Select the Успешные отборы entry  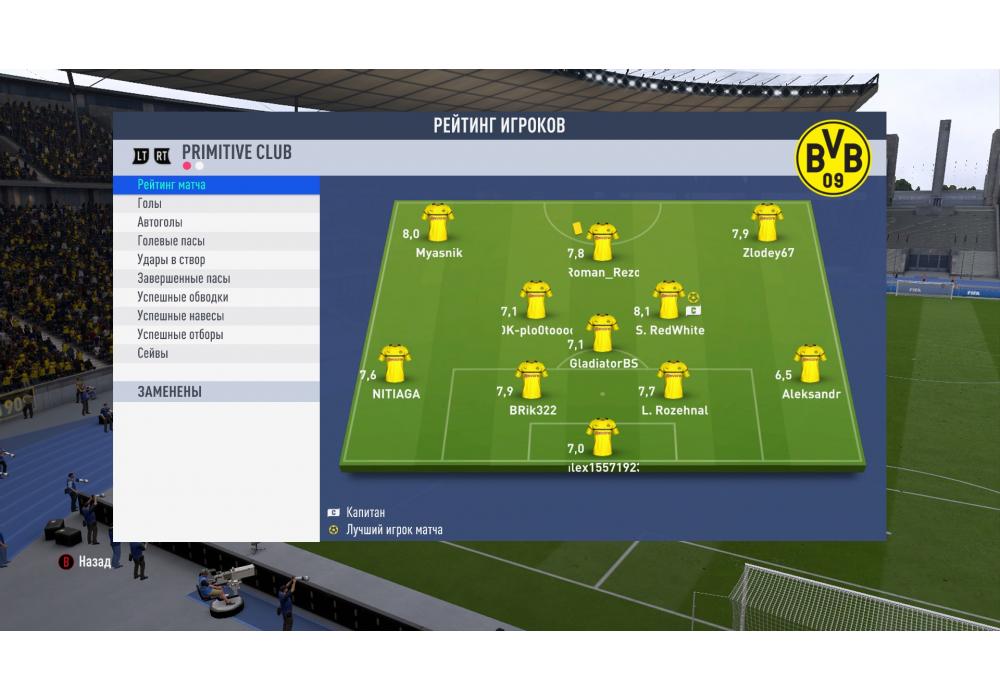click(180, 335)
